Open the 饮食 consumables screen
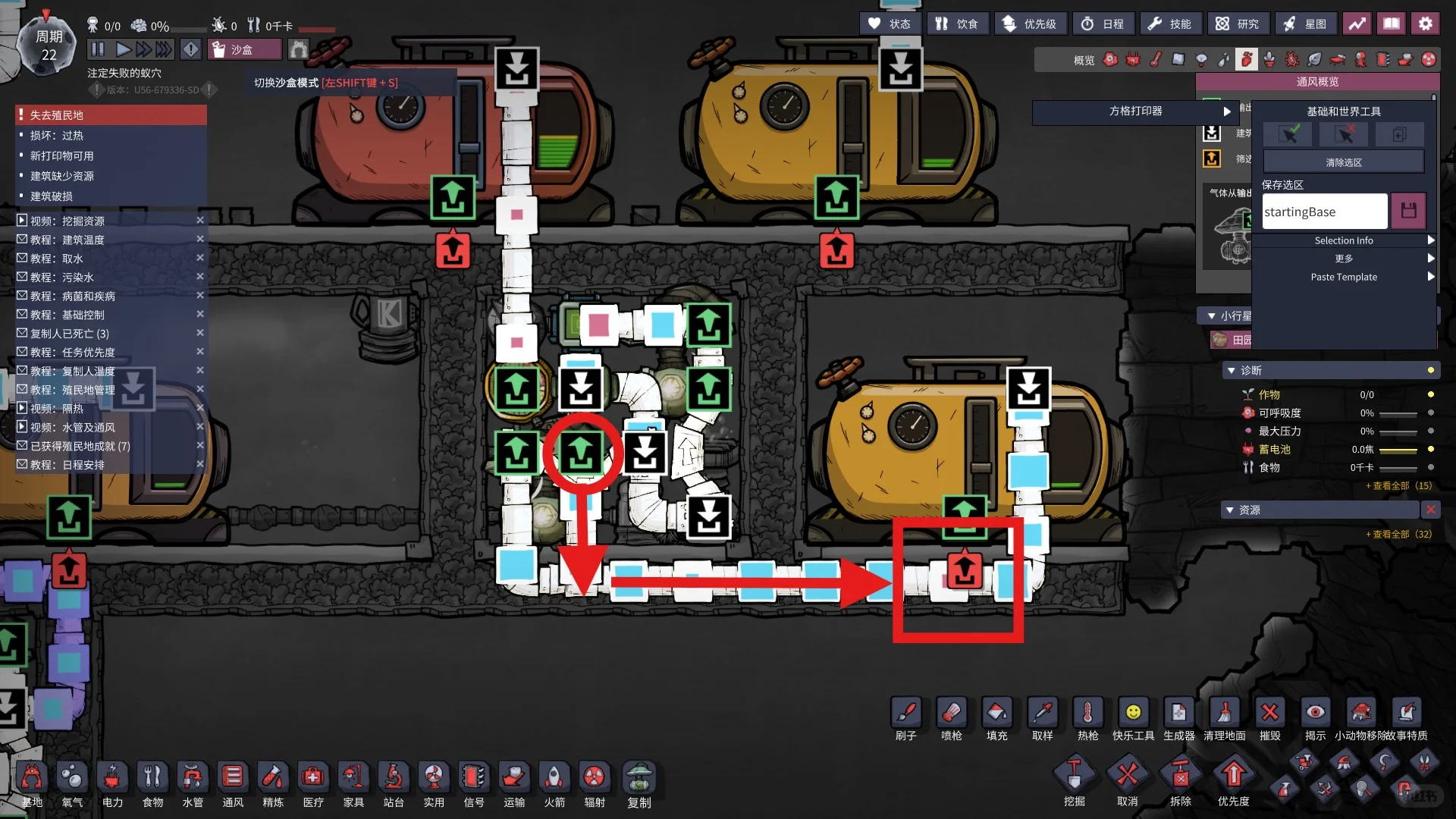This screenshot has width=1456, height=819. [x=956, y=24]
